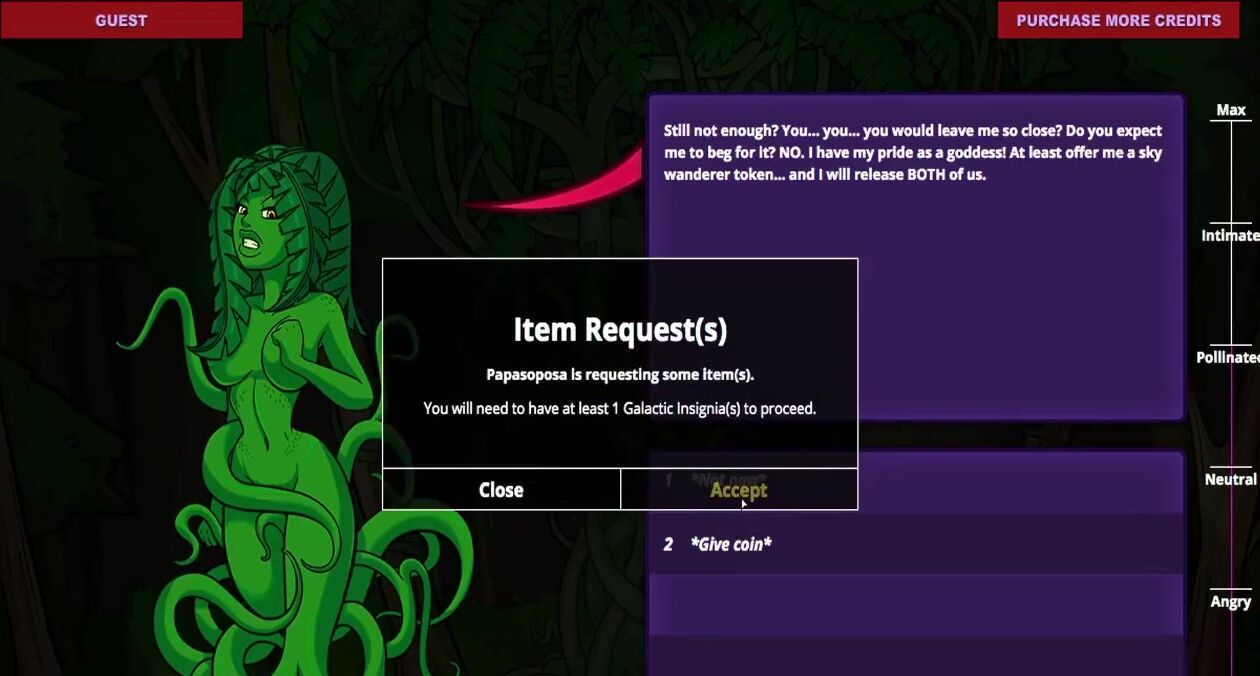This screenshot has width=1260, height=676.
Task: Open the Purchase More Credits page
Action: pyautogui.click(x=1118, y=20)
